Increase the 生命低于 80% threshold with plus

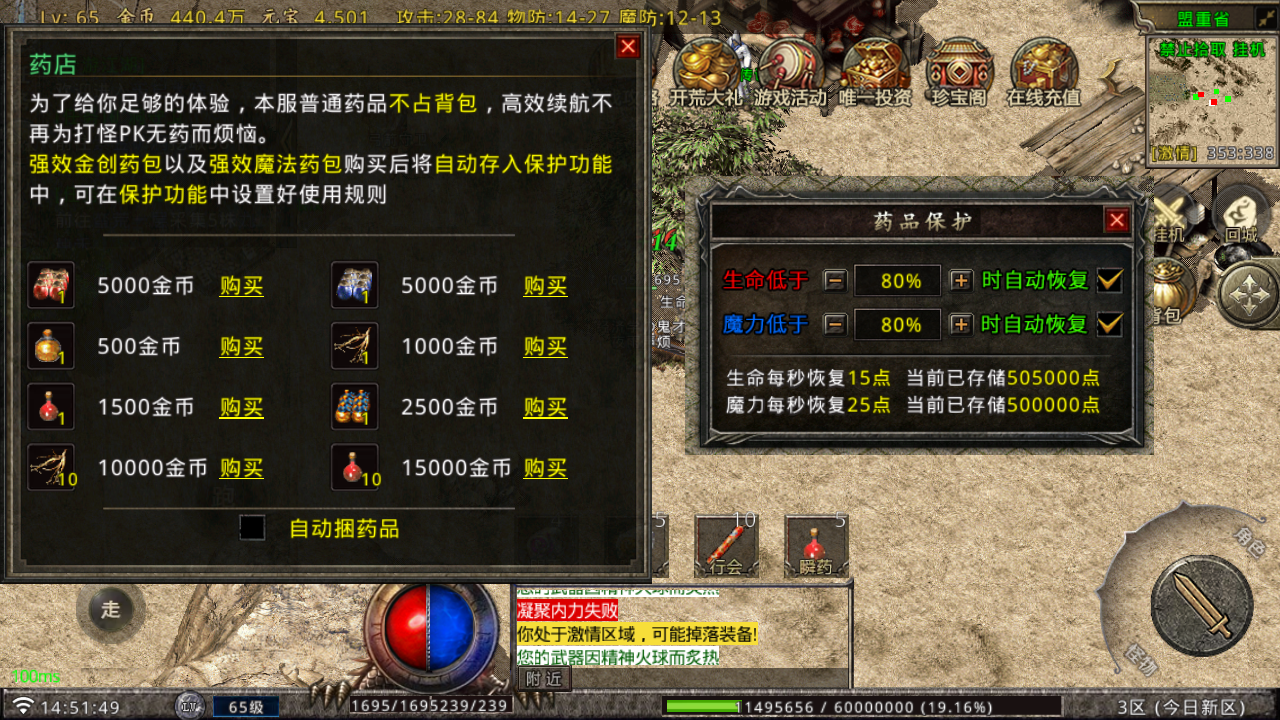click(x=960, y=280)
